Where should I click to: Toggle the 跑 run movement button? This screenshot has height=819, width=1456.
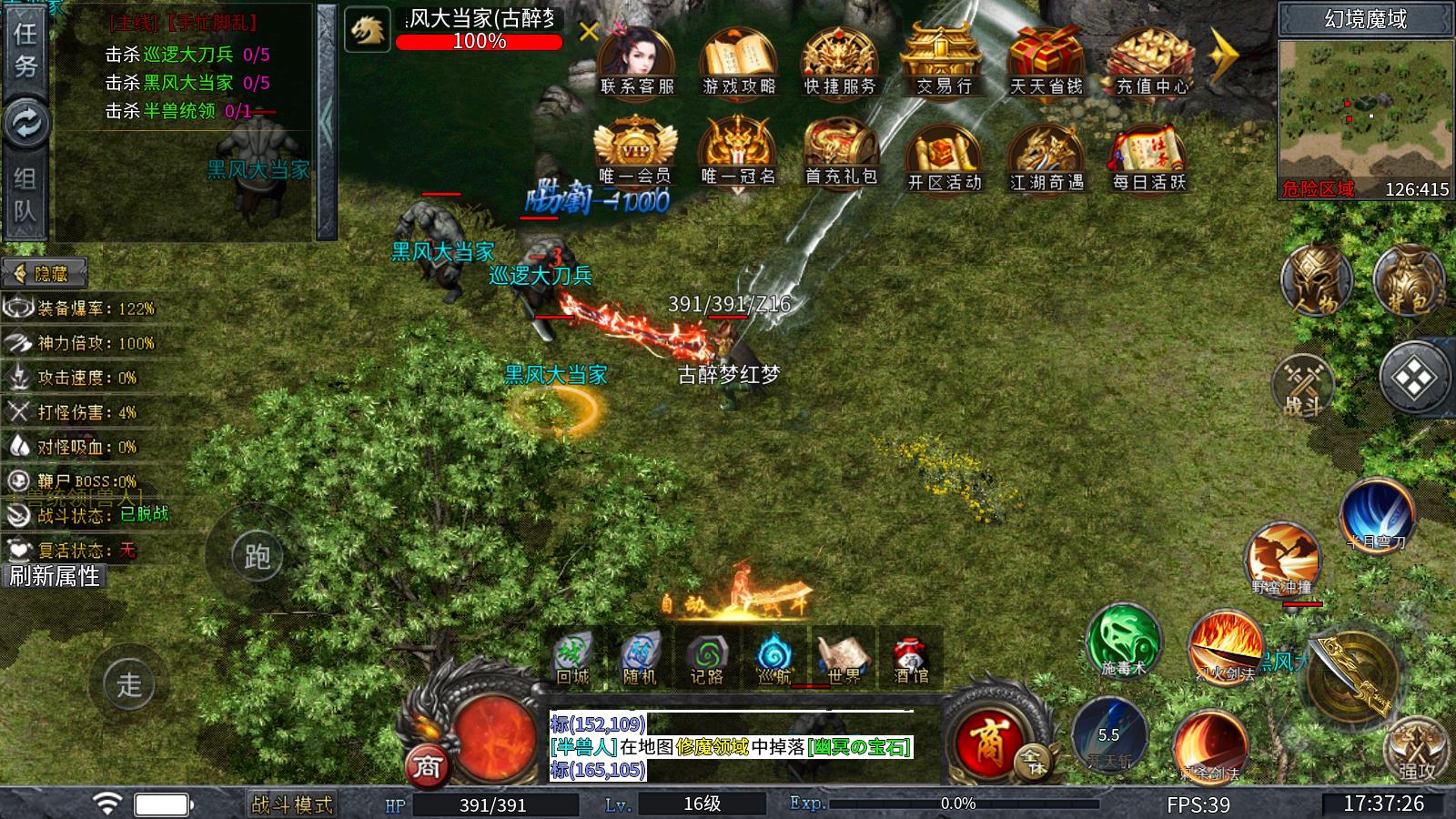257,555
